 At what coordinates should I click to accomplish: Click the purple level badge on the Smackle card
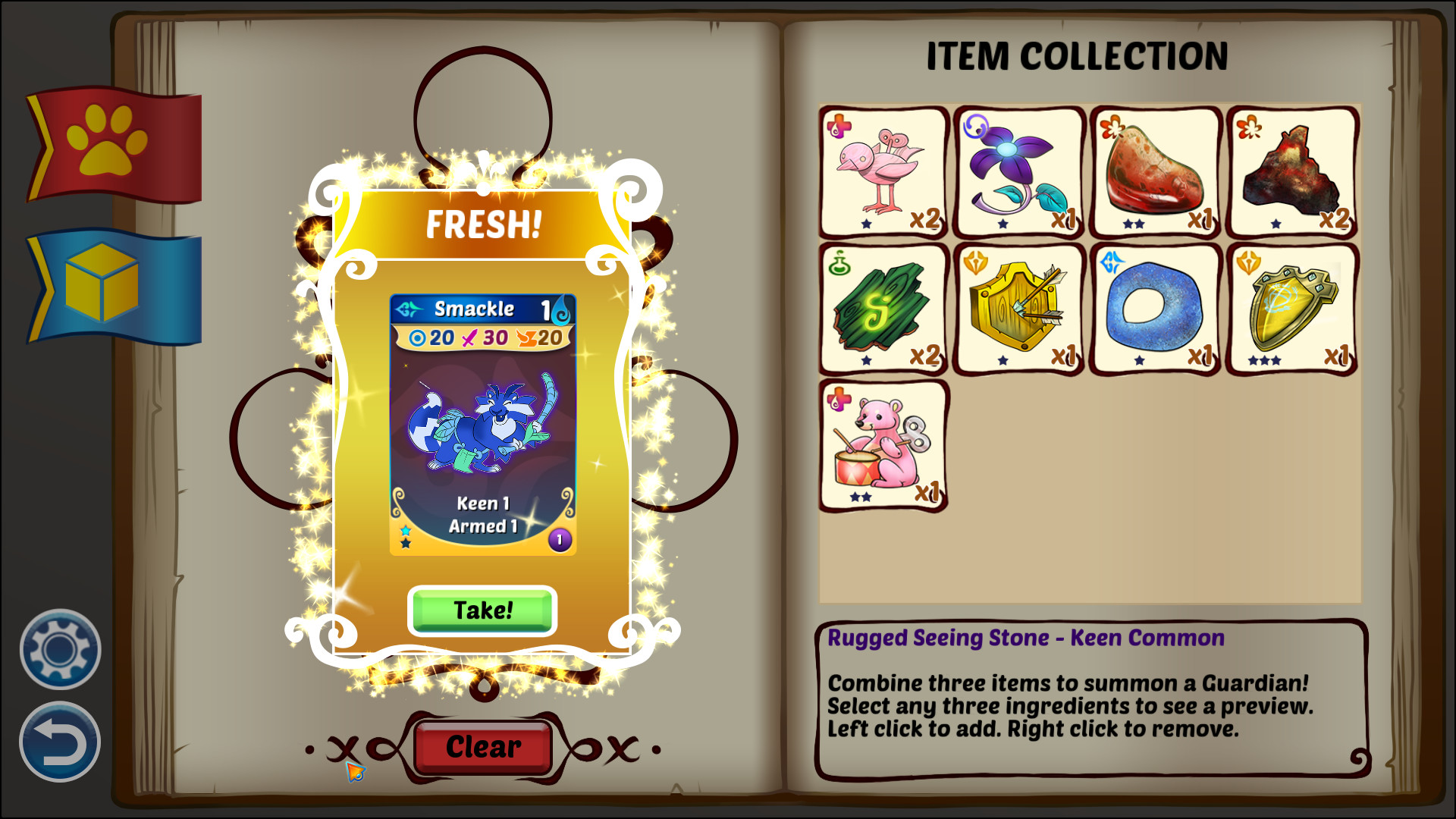click(559, 541)
